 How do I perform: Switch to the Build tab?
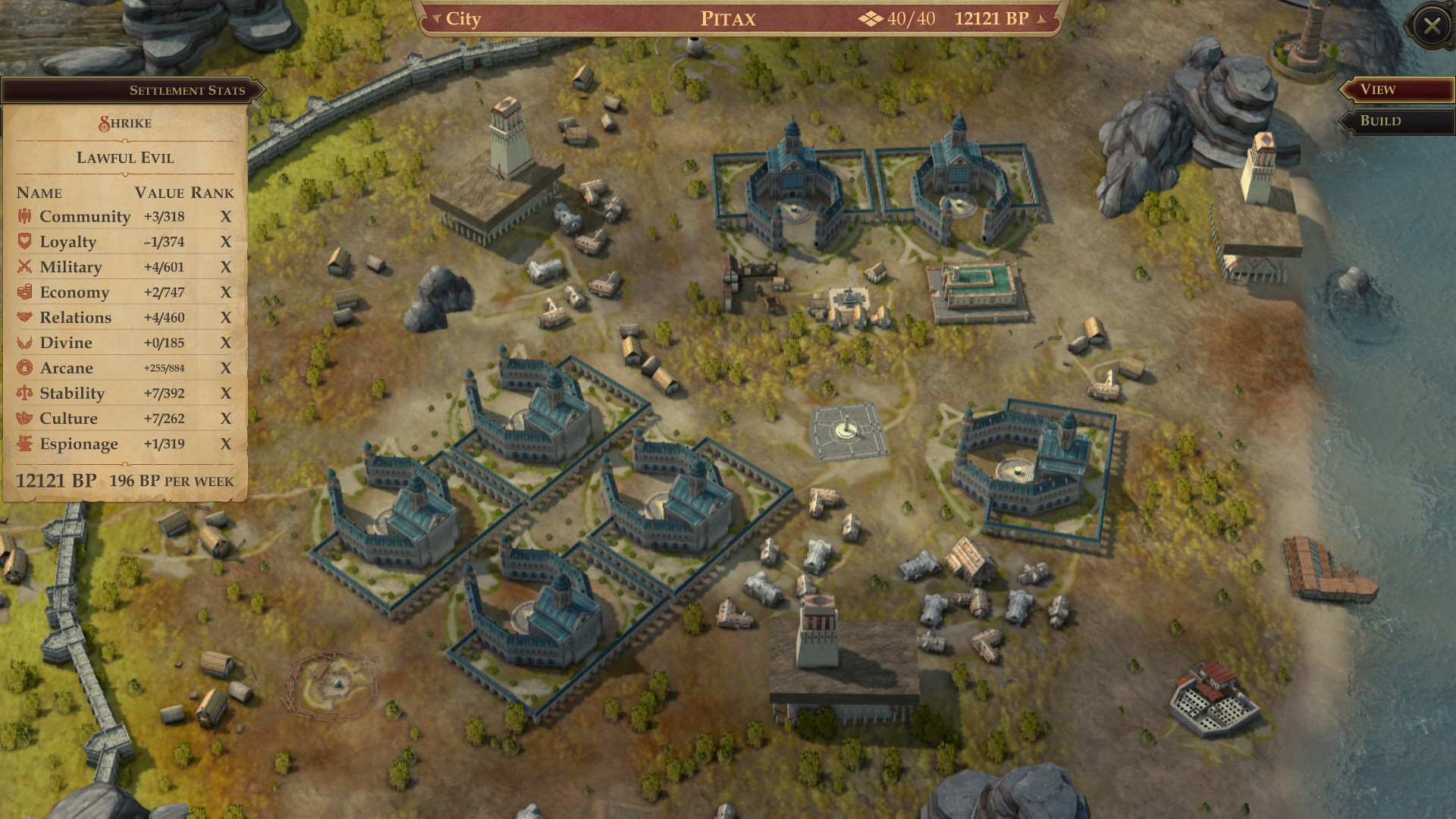[1395, 121]
